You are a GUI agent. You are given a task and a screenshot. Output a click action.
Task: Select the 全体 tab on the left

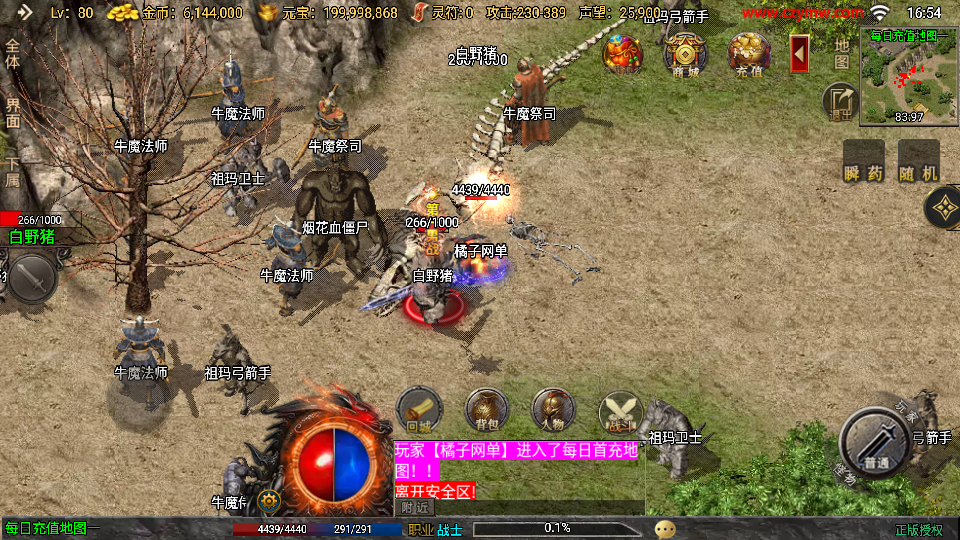point(13,54)
